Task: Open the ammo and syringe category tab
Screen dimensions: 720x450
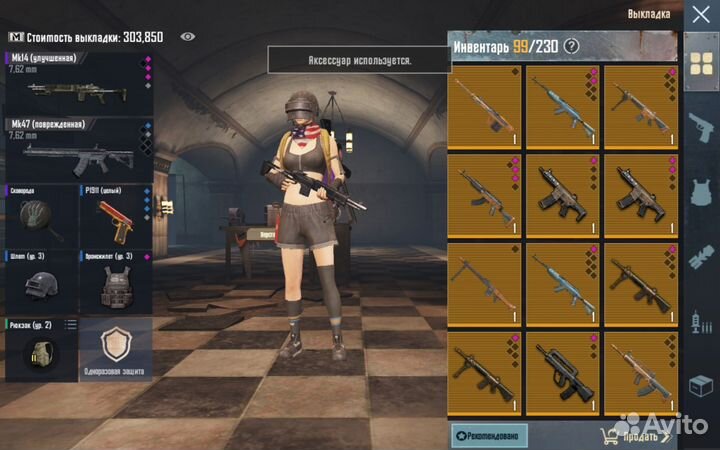Action: [x=699, y=322]
